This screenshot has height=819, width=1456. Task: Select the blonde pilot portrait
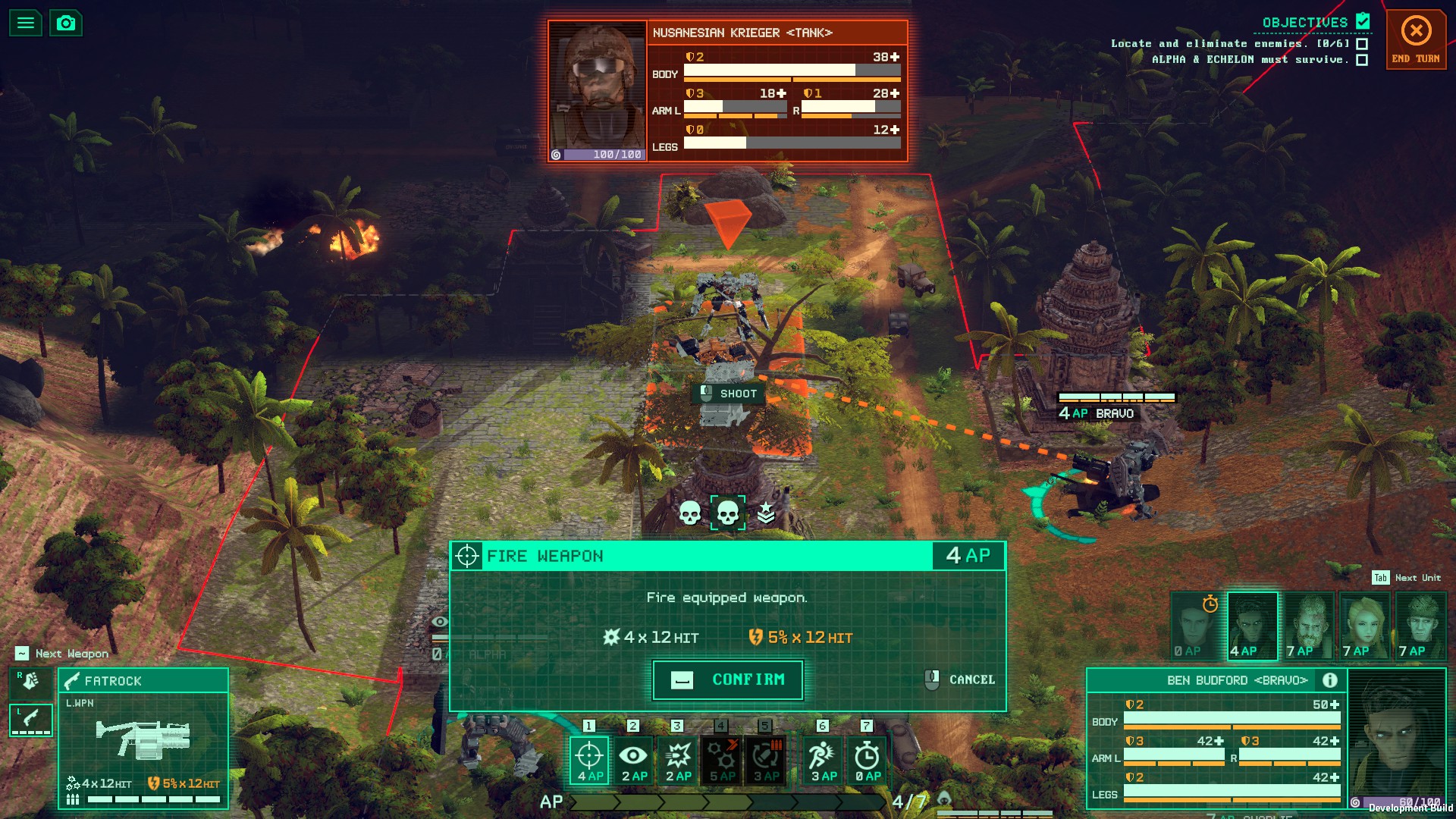click(x=1363, y=626)
